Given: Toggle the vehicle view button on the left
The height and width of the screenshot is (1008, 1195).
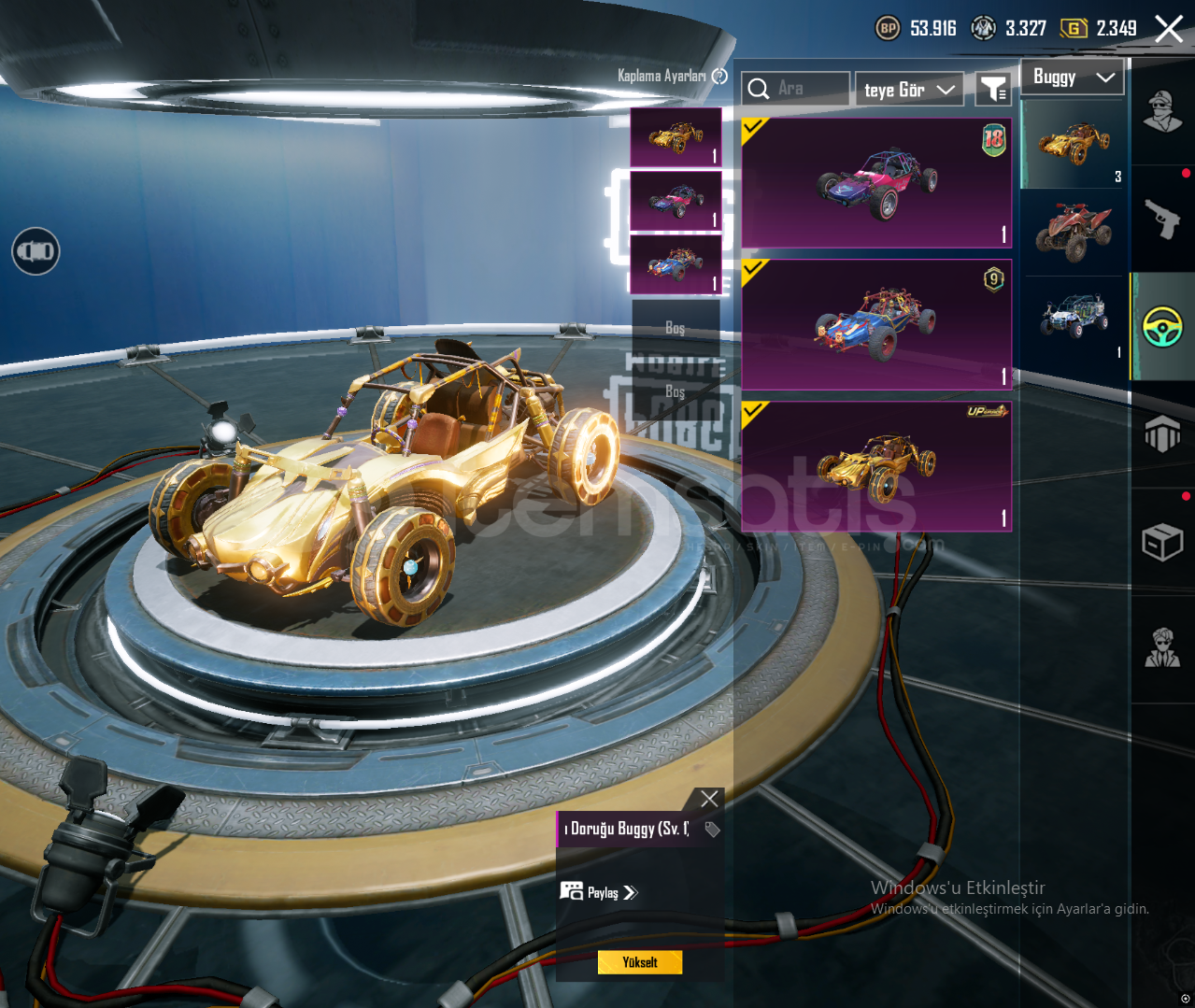Looking at the screenshot, I should [36, 251].
